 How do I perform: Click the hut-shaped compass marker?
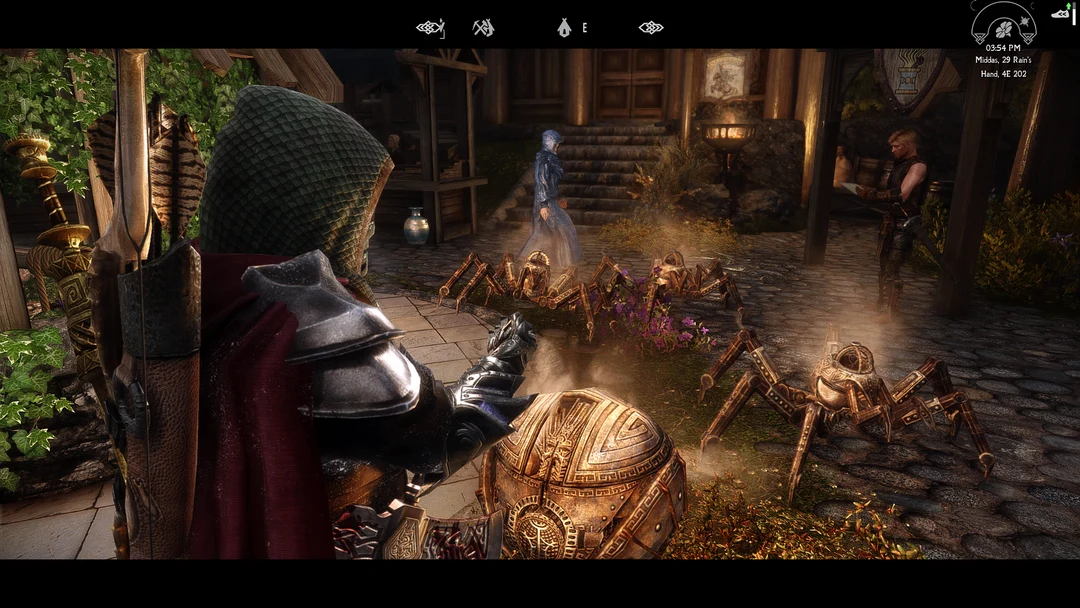click(x=565, y=28)
